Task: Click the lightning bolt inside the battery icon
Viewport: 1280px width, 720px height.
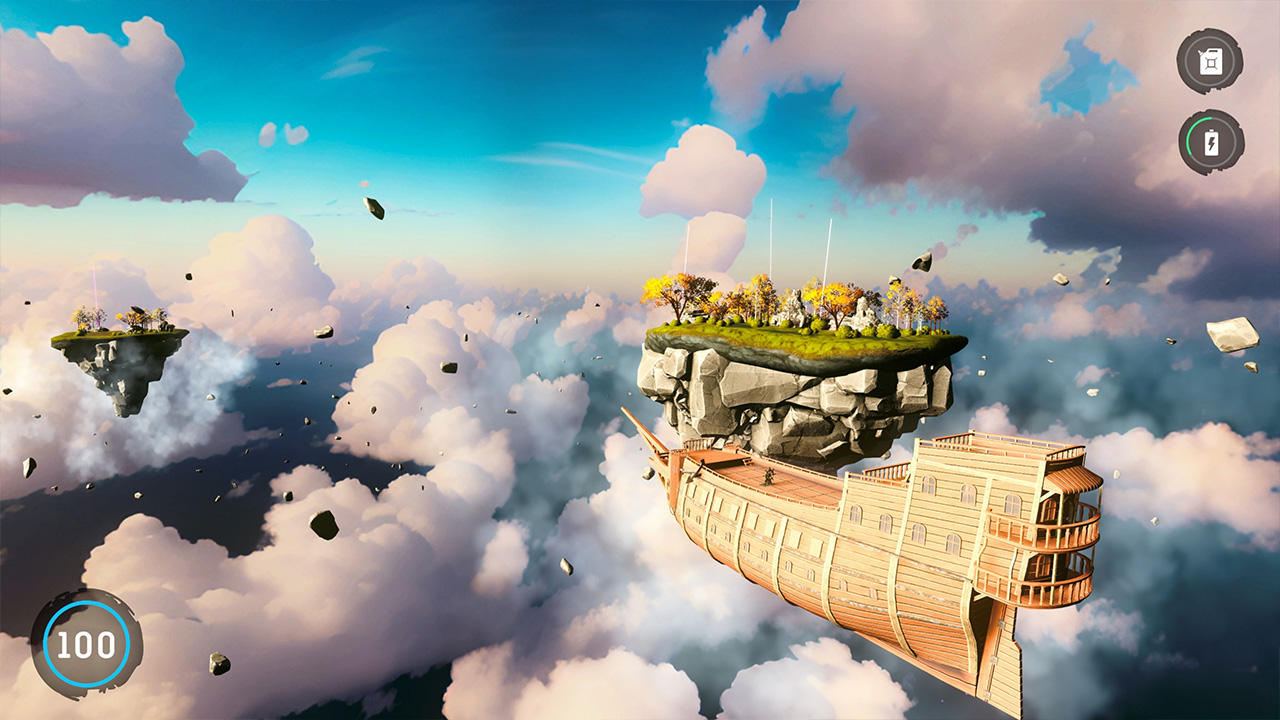Action: tap(1211, 143)
